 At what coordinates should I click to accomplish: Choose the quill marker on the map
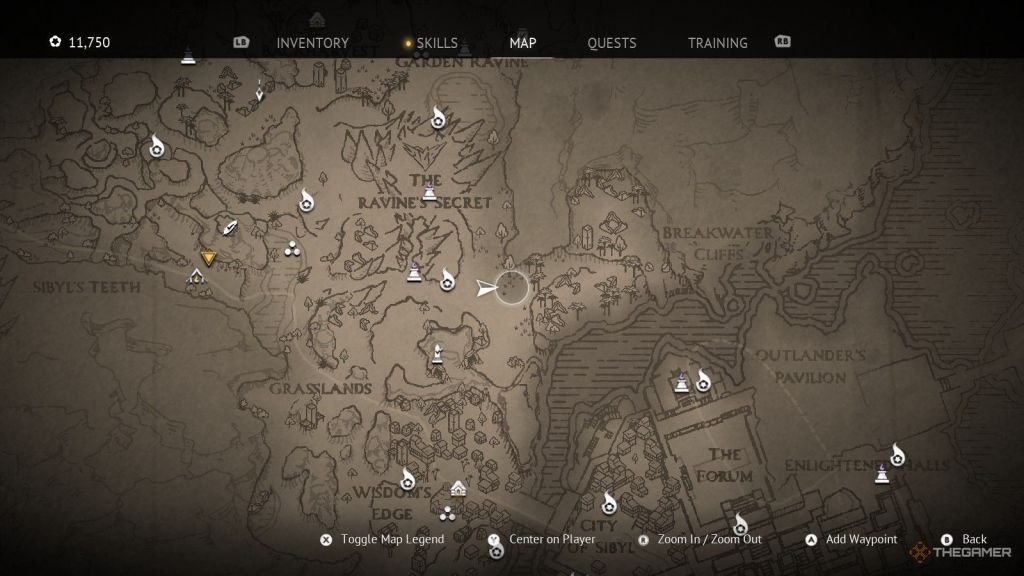(x=231, y=228)
